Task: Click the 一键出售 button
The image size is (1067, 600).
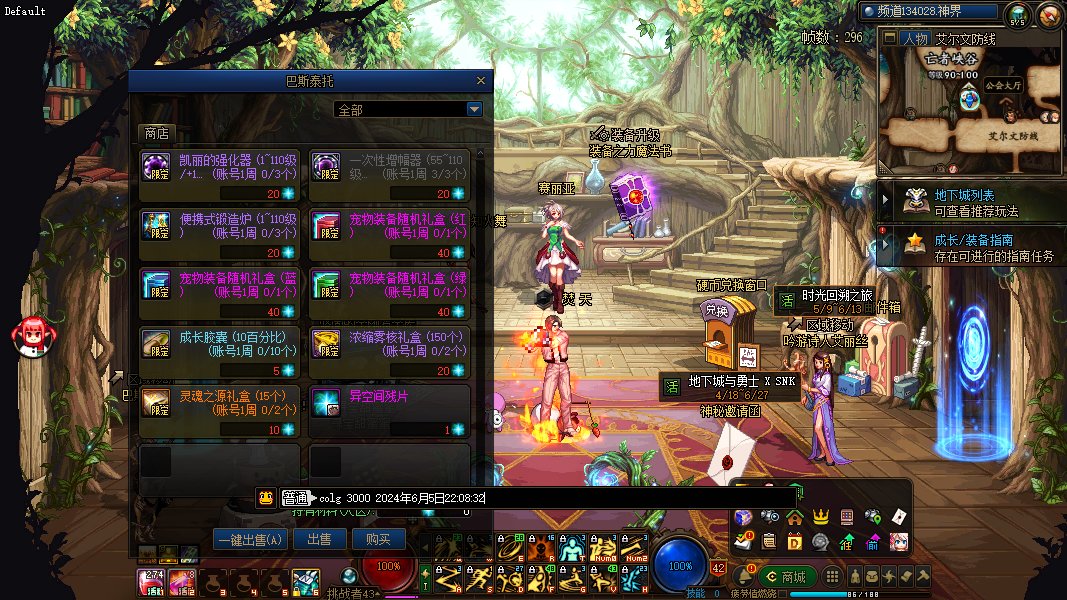Action: click(x=250, y=539)
